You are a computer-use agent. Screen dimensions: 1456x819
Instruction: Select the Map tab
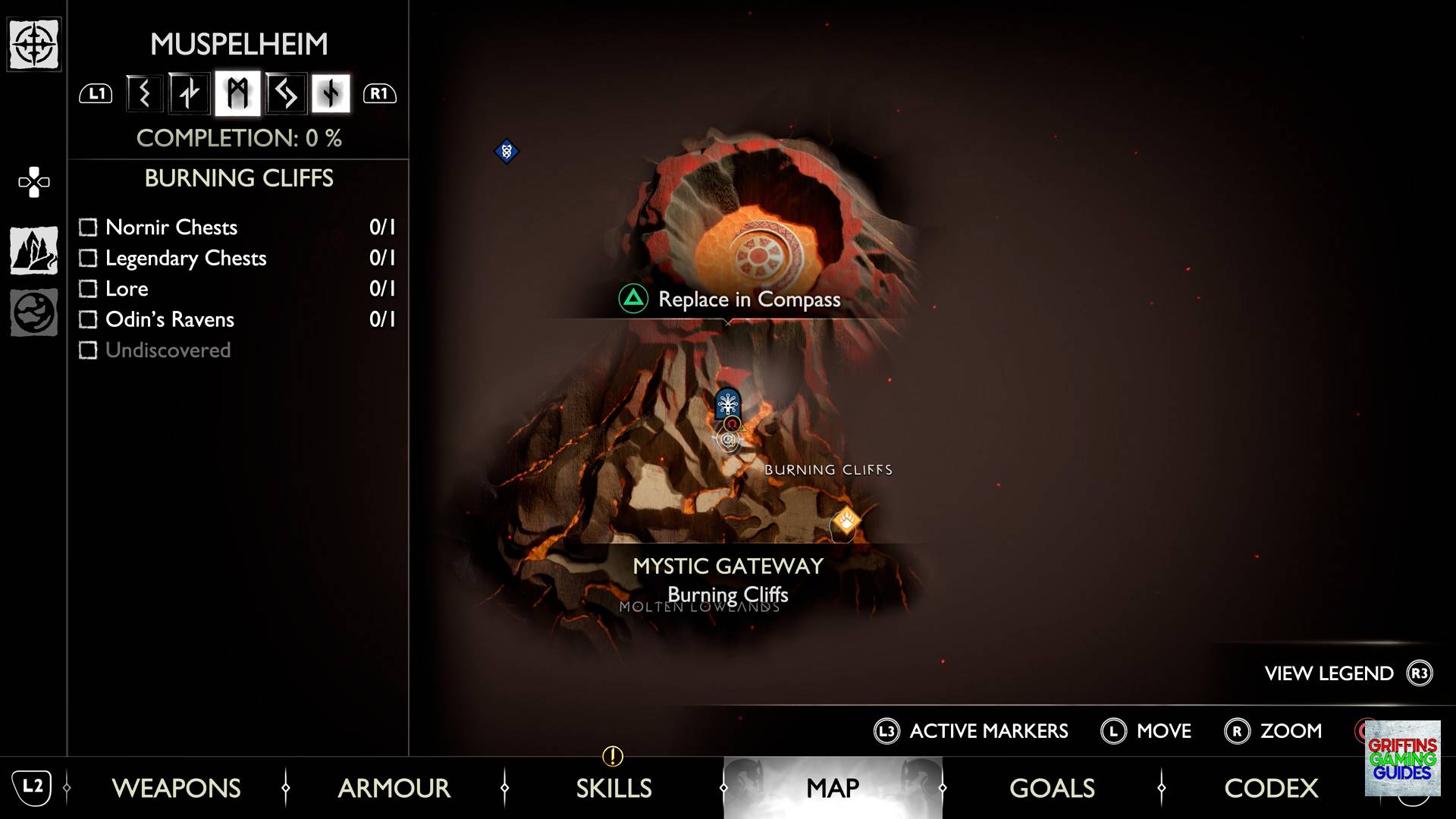coord(832,788)
